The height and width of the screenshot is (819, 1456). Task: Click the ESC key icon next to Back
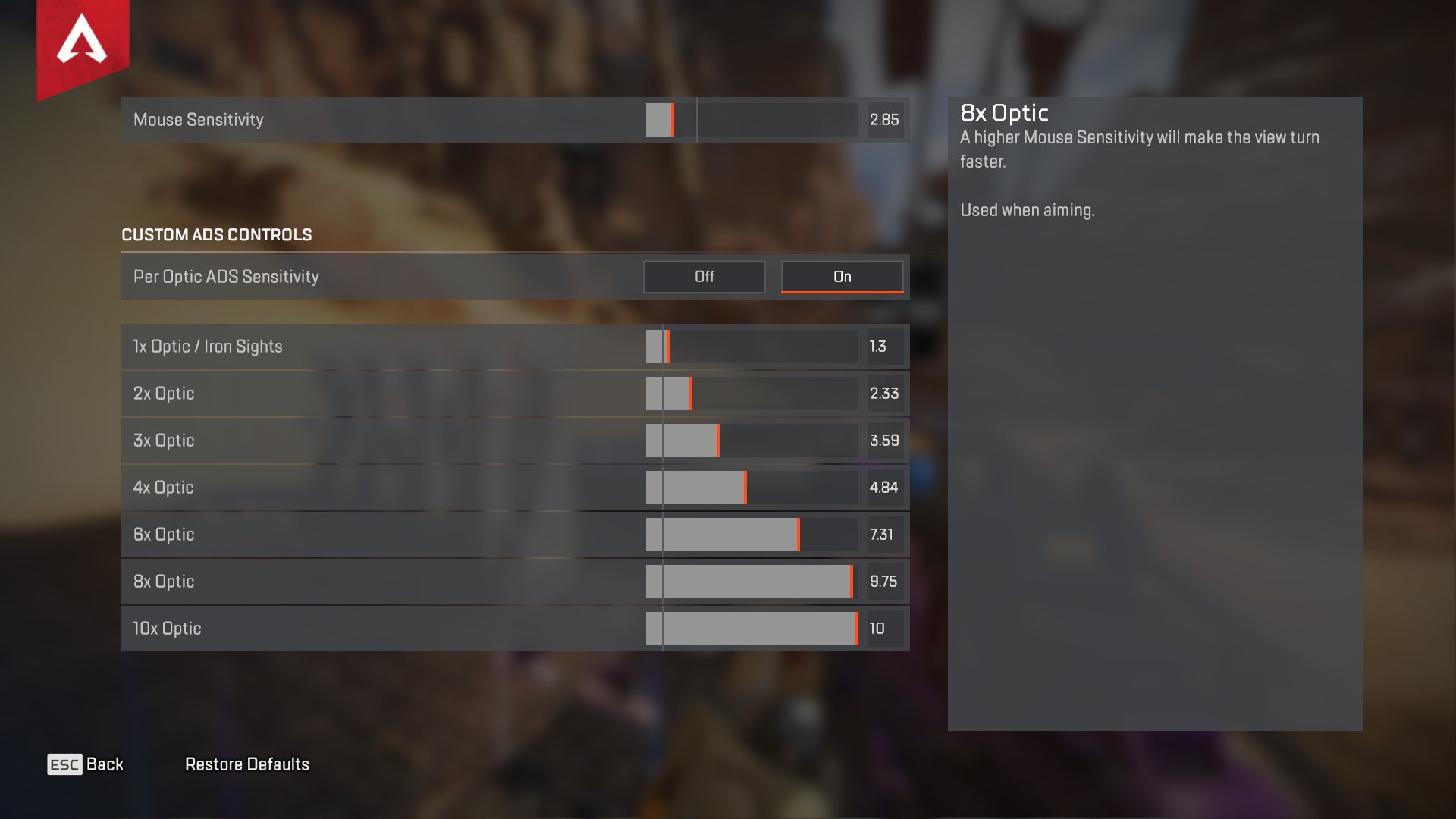click(x=64, y=764)
